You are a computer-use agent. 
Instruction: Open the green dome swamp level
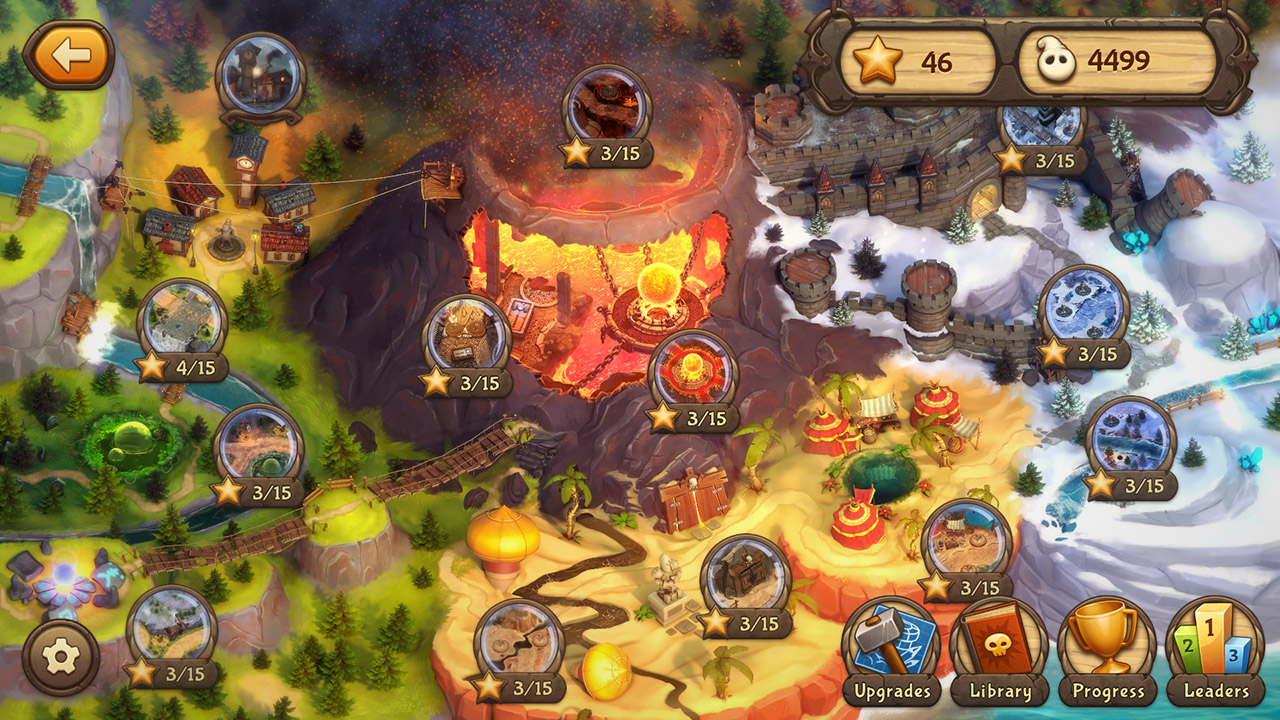(259, 442)
